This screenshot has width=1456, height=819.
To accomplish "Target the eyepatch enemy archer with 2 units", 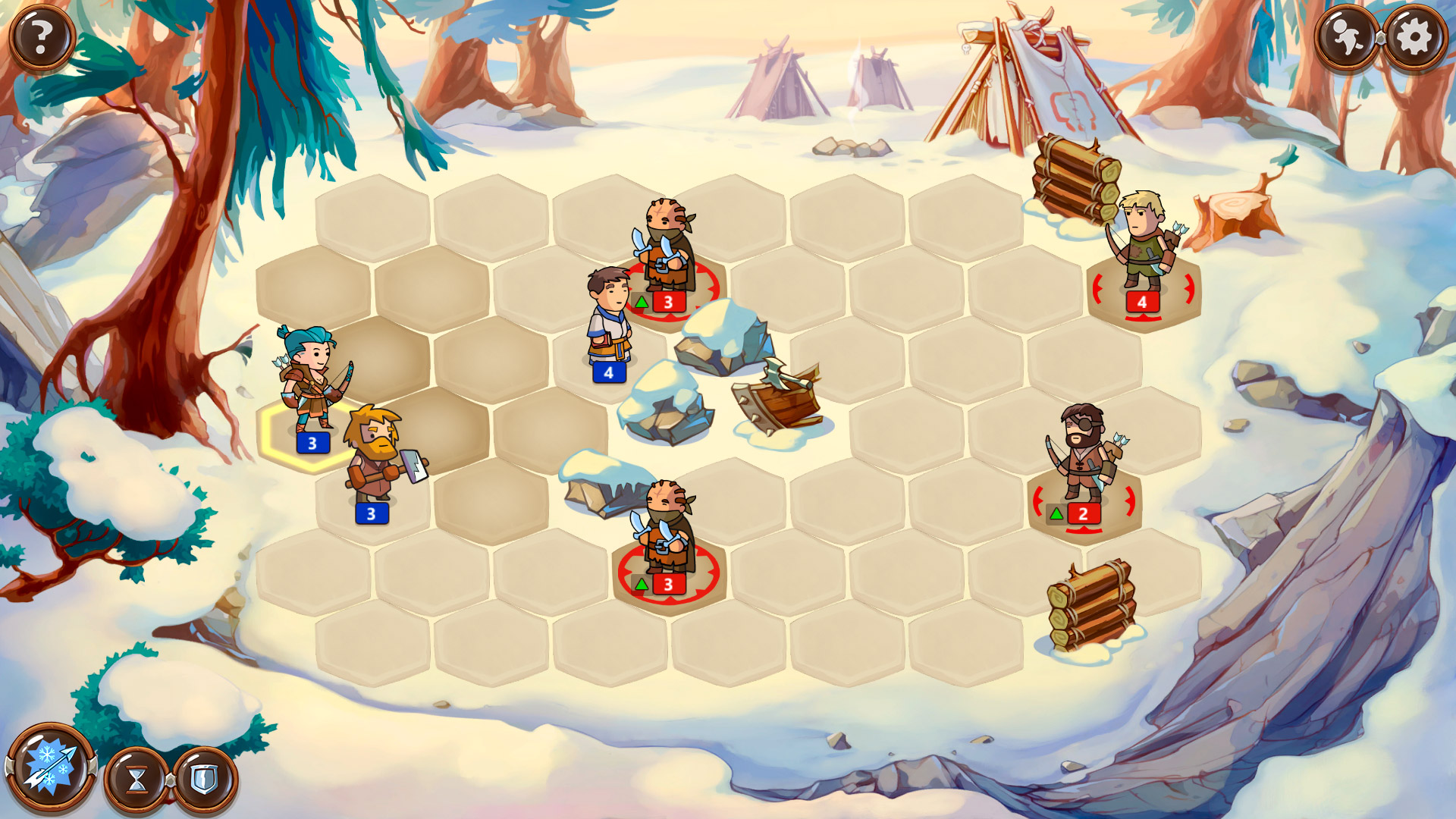I will point(1084,459).
